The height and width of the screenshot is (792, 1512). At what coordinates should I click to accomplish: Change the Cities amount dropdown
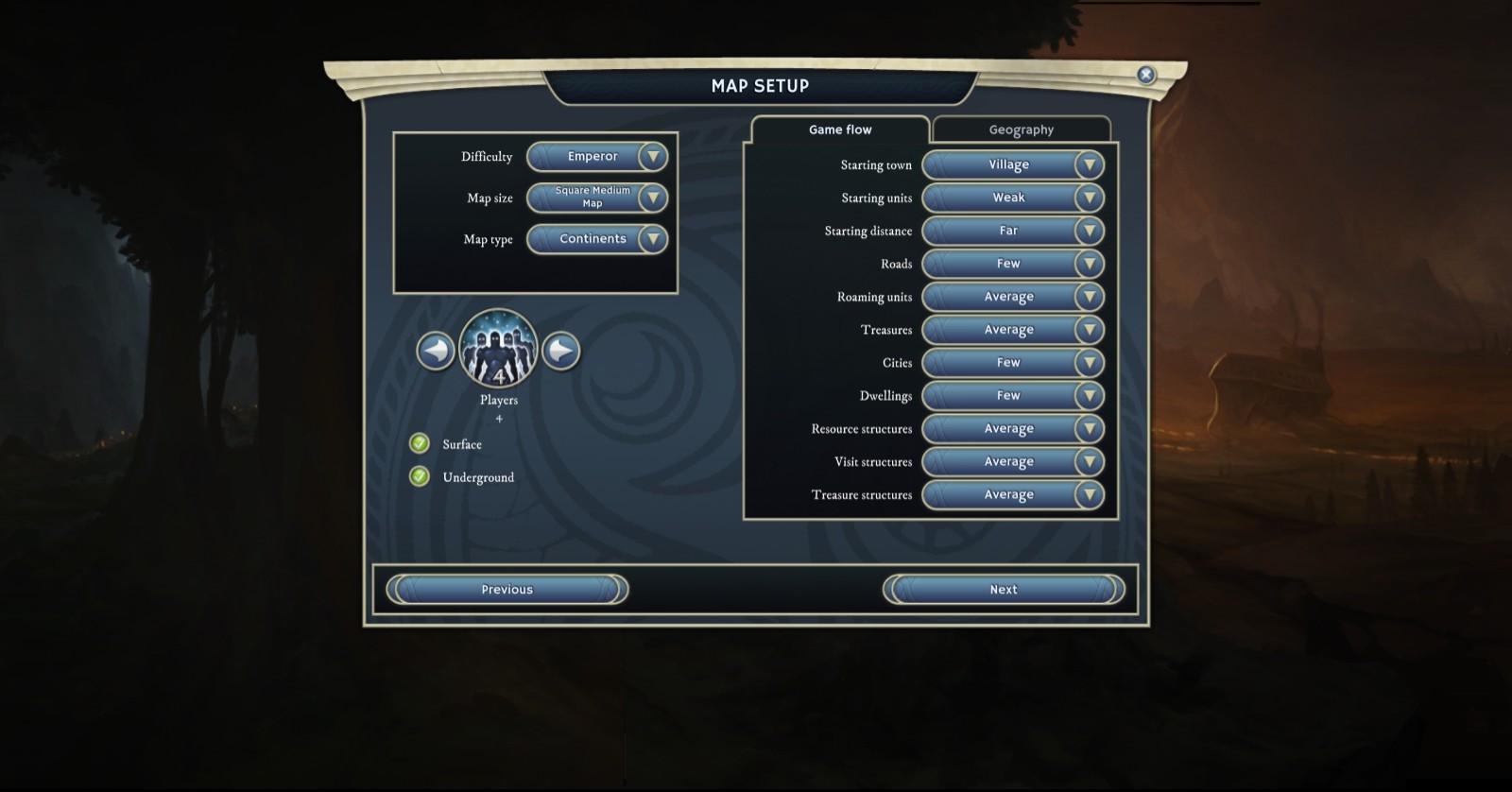[x=1013, y=363]
